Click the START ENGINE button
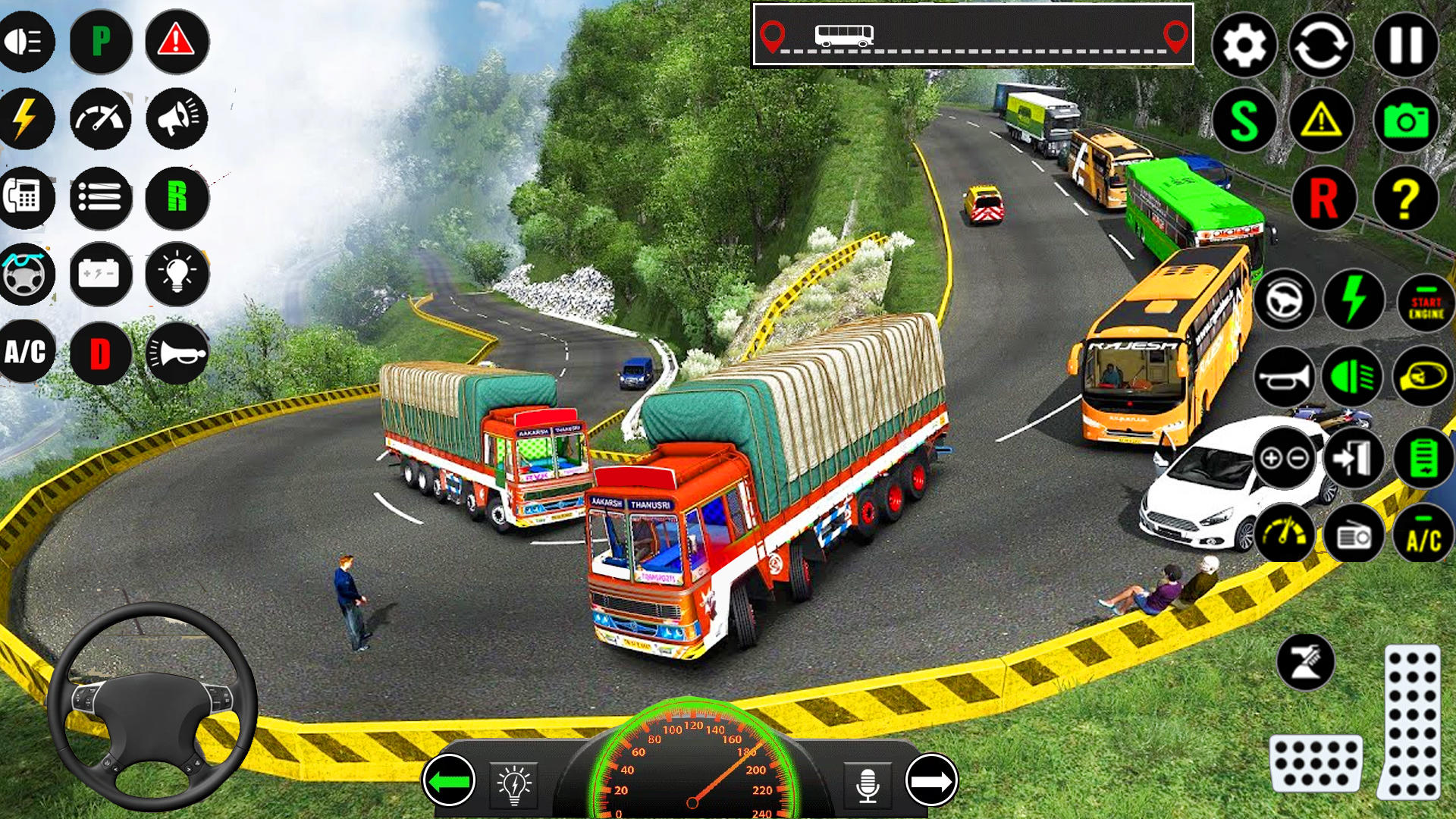This screenshot has height=819, width=1456. click(x=1425, y=303)
